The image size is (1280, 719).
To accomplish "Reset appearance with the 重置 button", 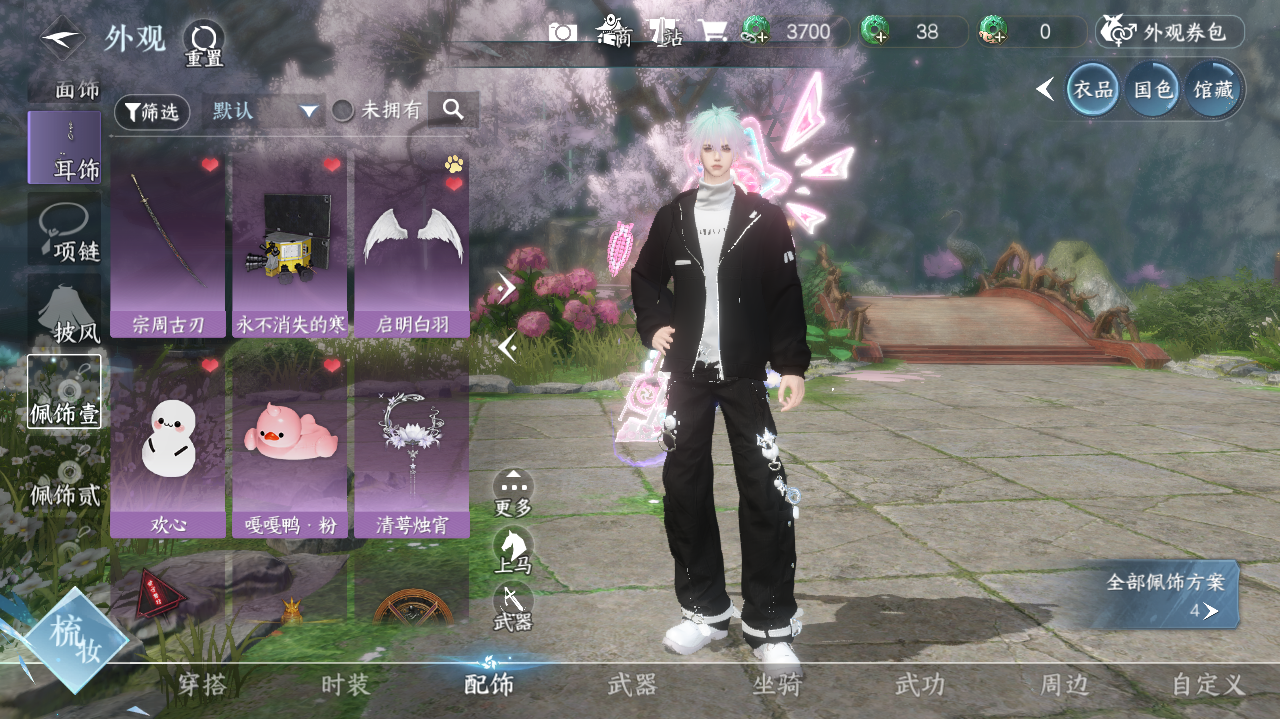I will point(203,42).
